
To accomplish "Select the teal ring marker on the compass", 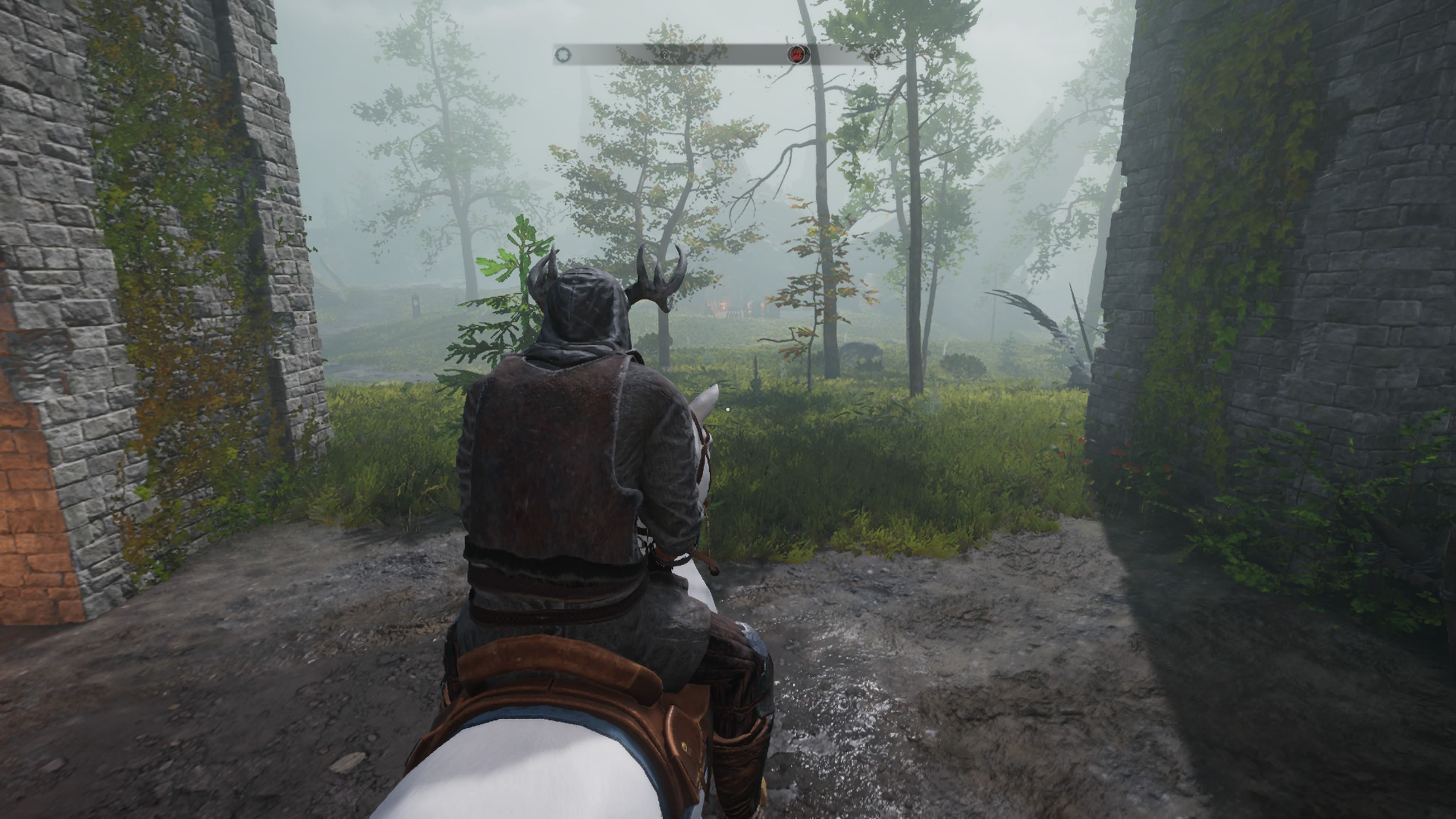I will [563, 55].
